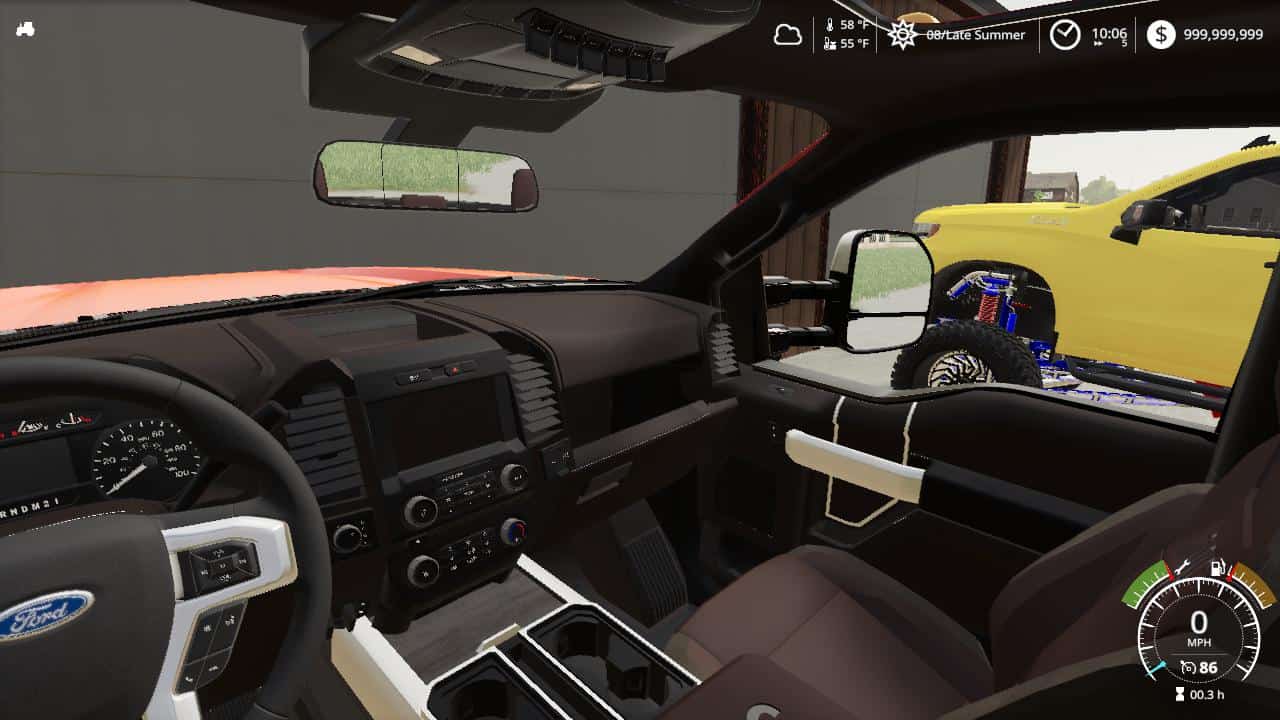Click the fuel pump icon above the speedometer
The height and width of the screenshot is (720, 1280).
[1216, 567]
